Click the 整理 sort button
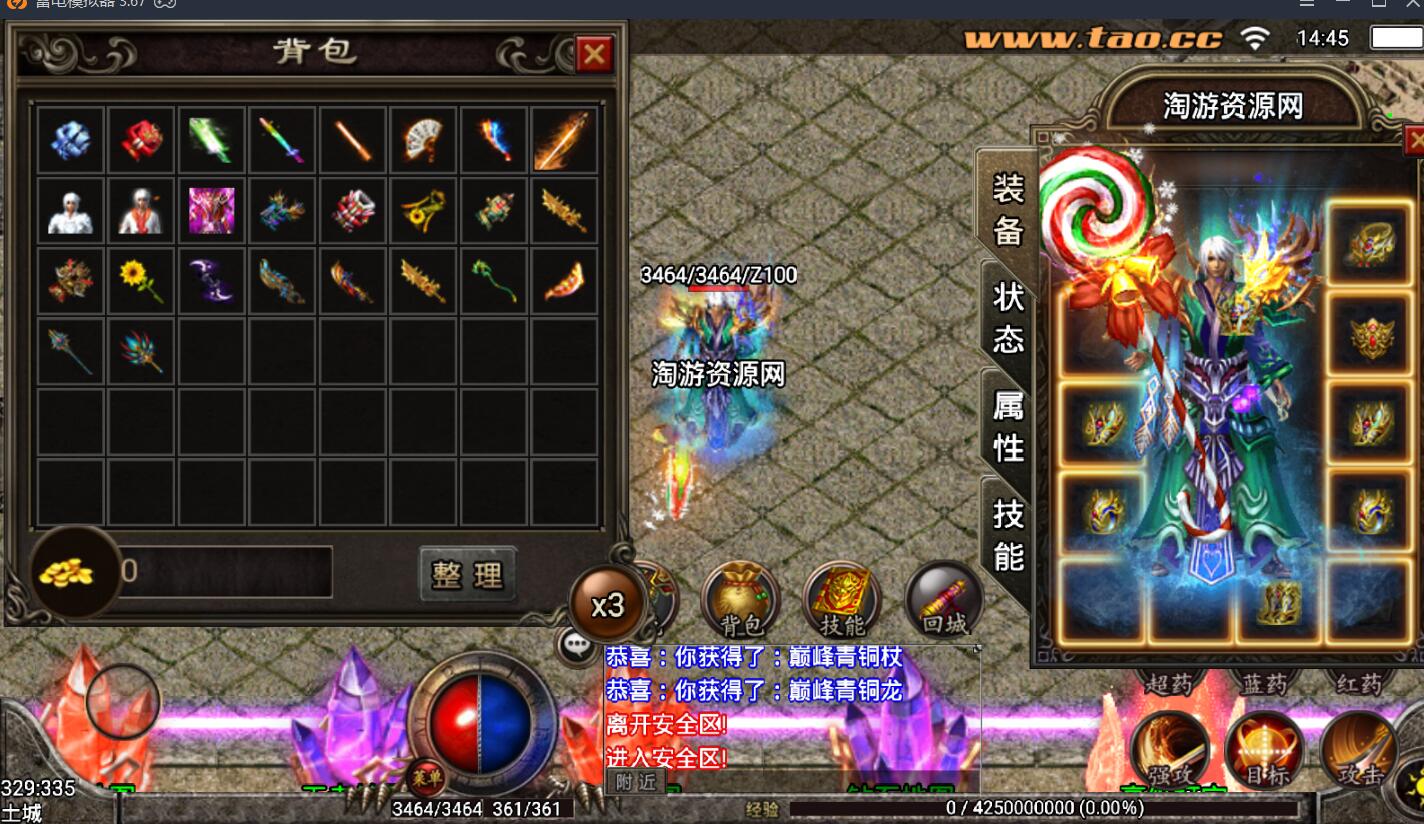Viewport: 1424px width, 824px height. (468, 575)
